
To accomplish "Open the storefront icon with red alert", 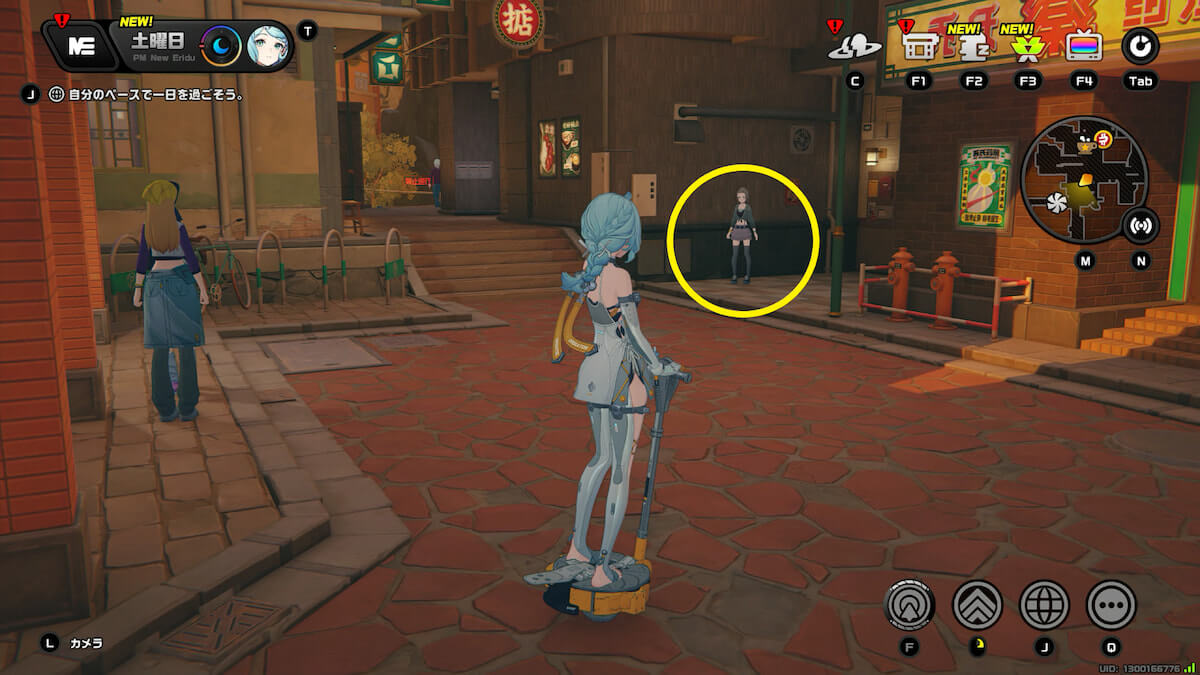I will point(918,45).
